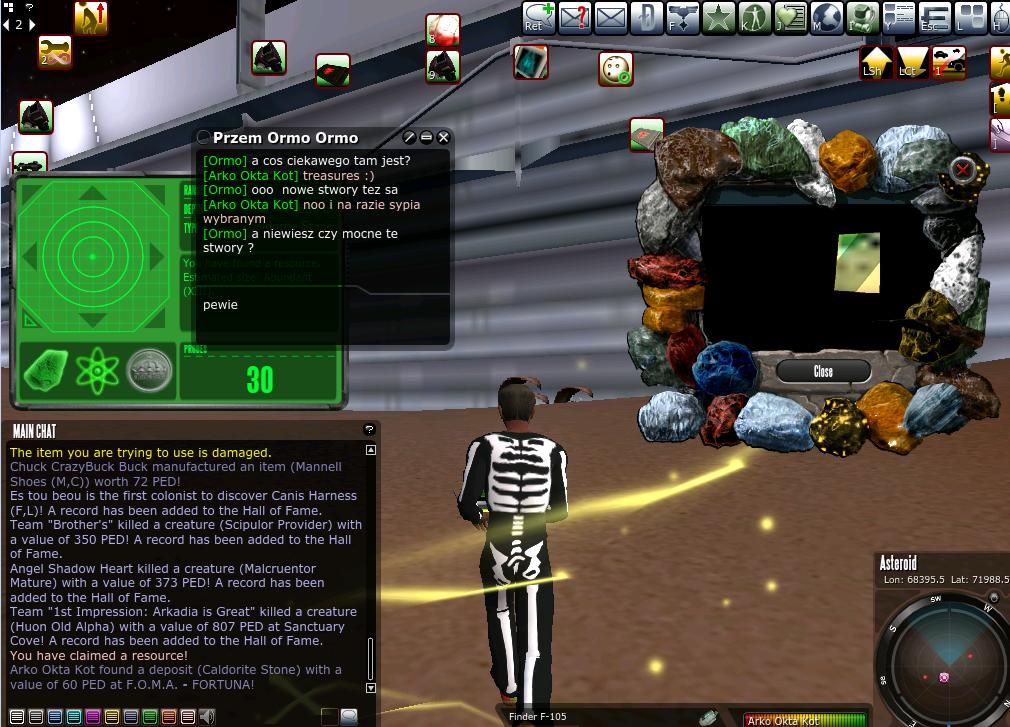
Task: Click the envelope with red question mark
Action: click(x=575, y=18)
